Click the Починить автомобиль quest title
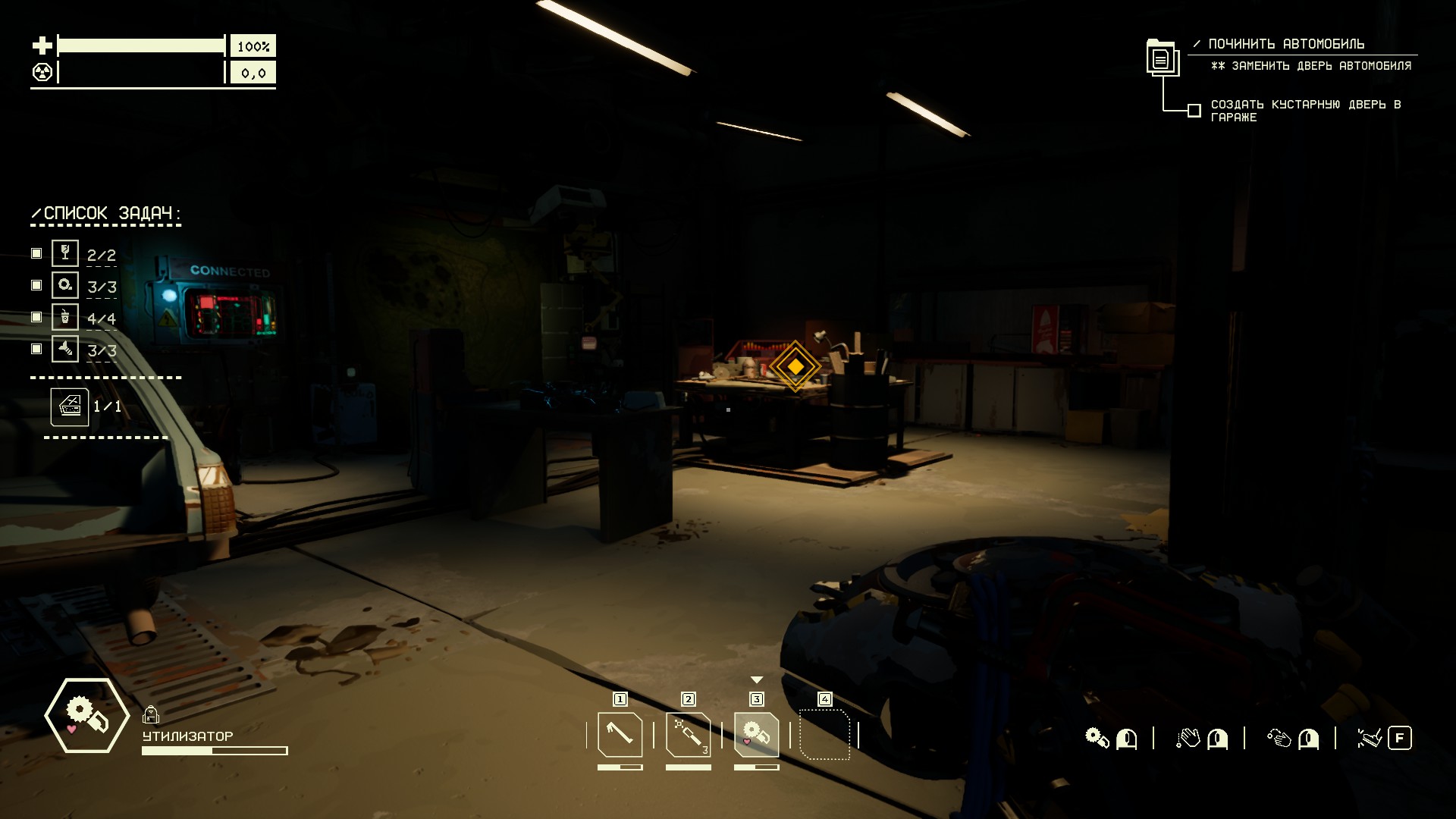Screen dimensions: 1456x819 pyautogui.click(x=1286, y=44)
